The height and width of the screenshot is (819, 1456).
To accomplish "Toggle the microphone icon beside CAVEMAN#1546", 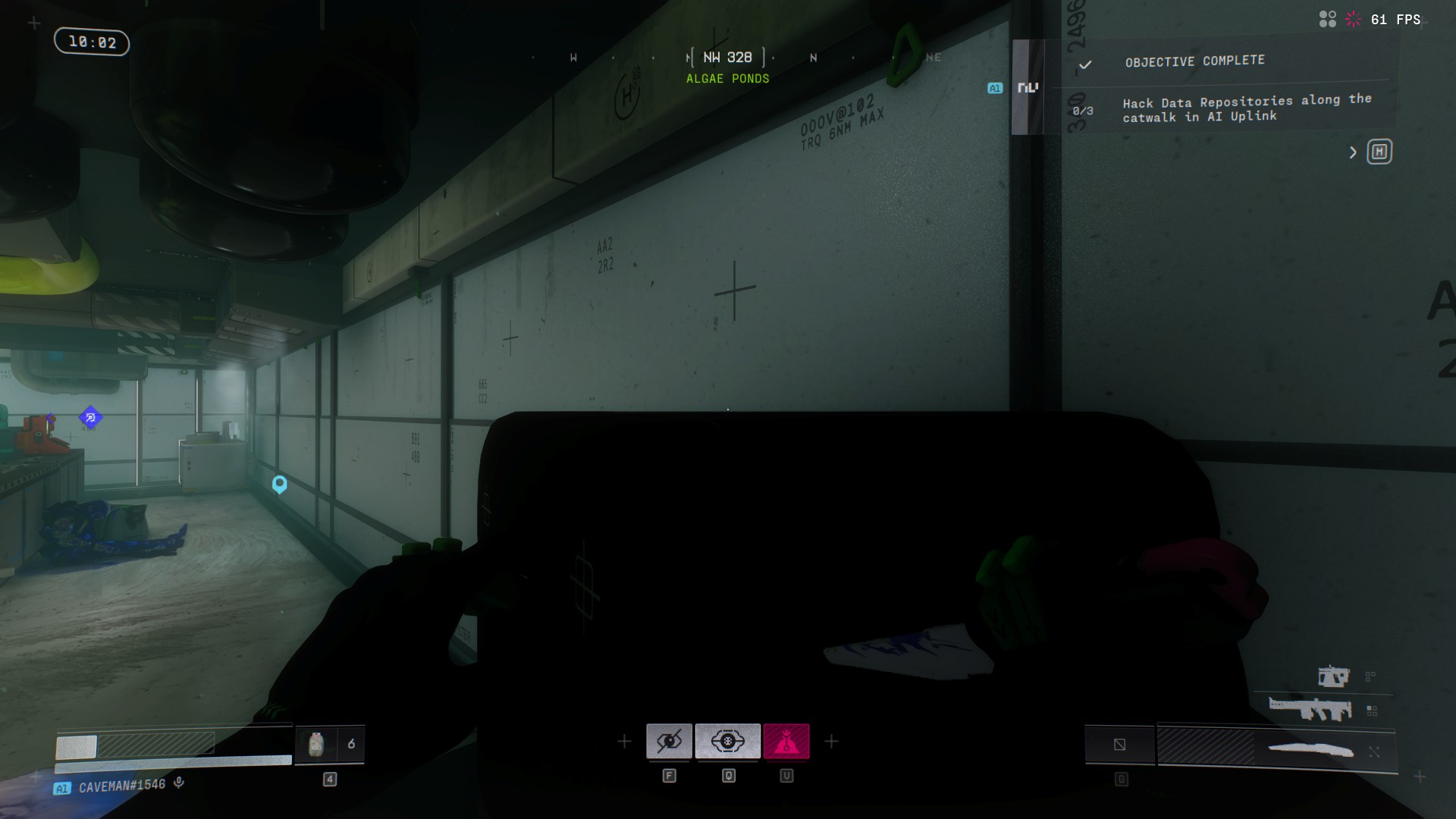I will (x=179, y=783).
